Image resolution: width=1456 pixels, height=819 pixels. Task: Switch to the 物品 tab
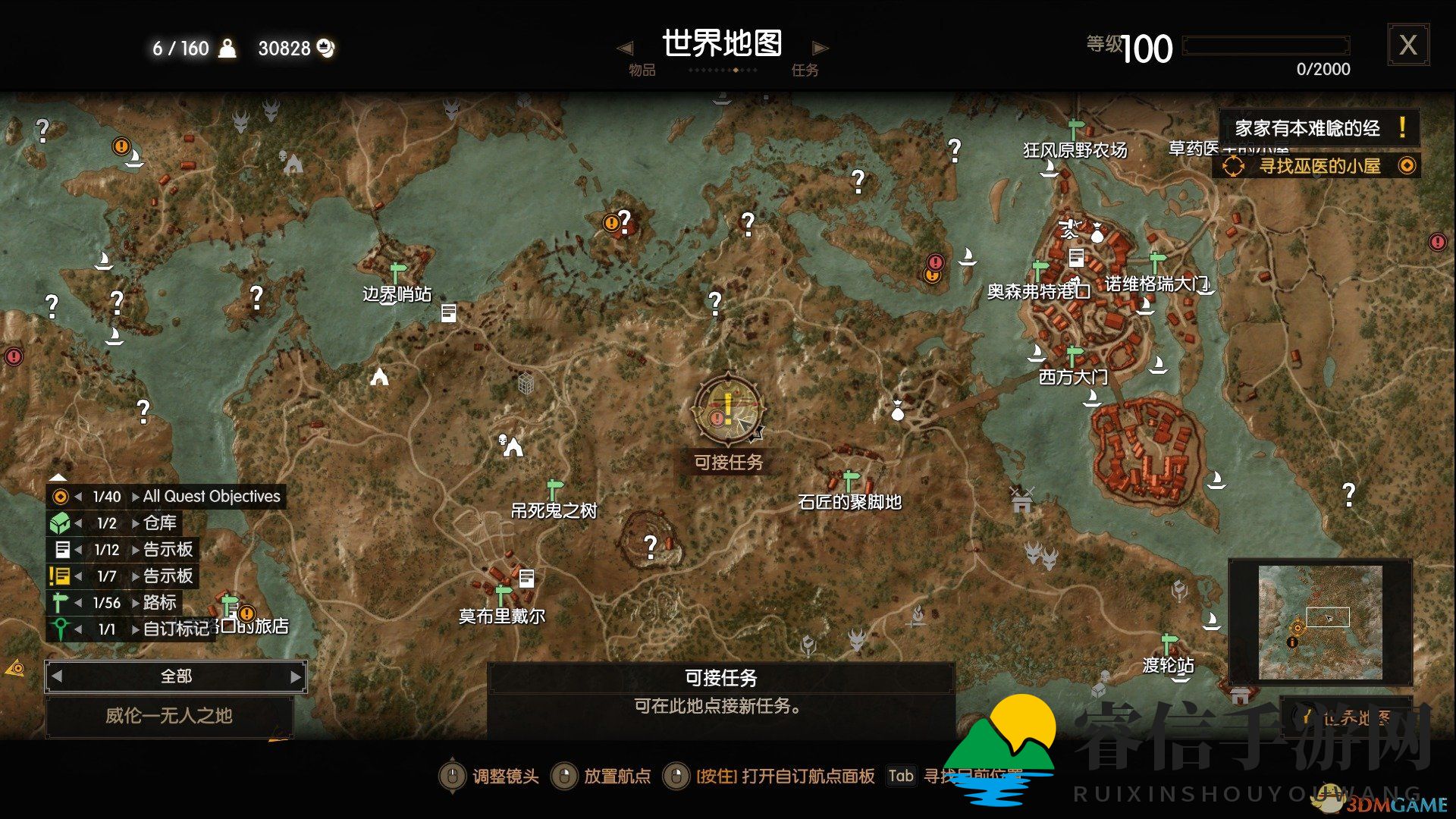[641, 71]
